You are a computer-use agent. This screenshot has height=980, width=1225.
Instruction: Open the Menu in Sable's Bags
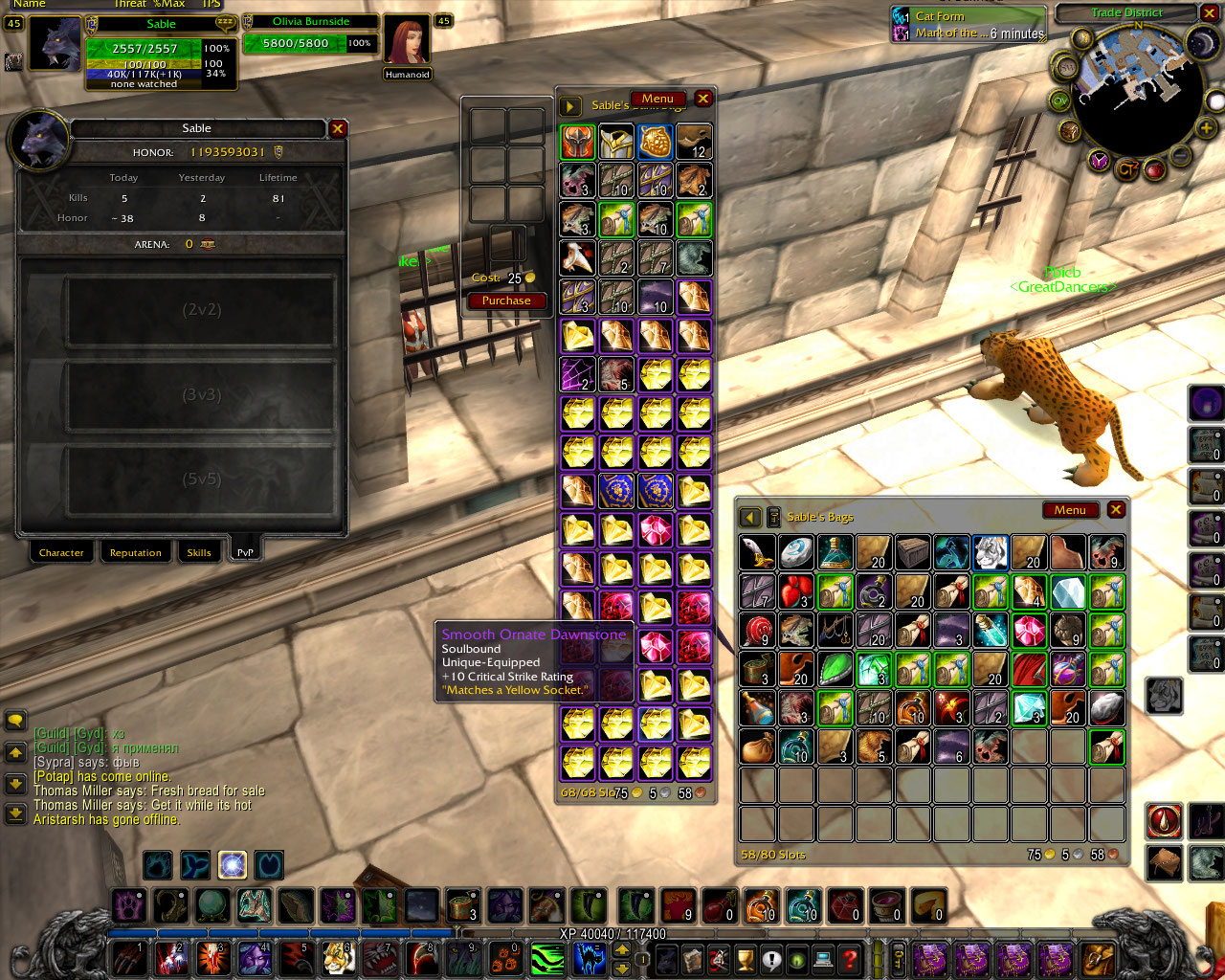(x=1070, y=510)
